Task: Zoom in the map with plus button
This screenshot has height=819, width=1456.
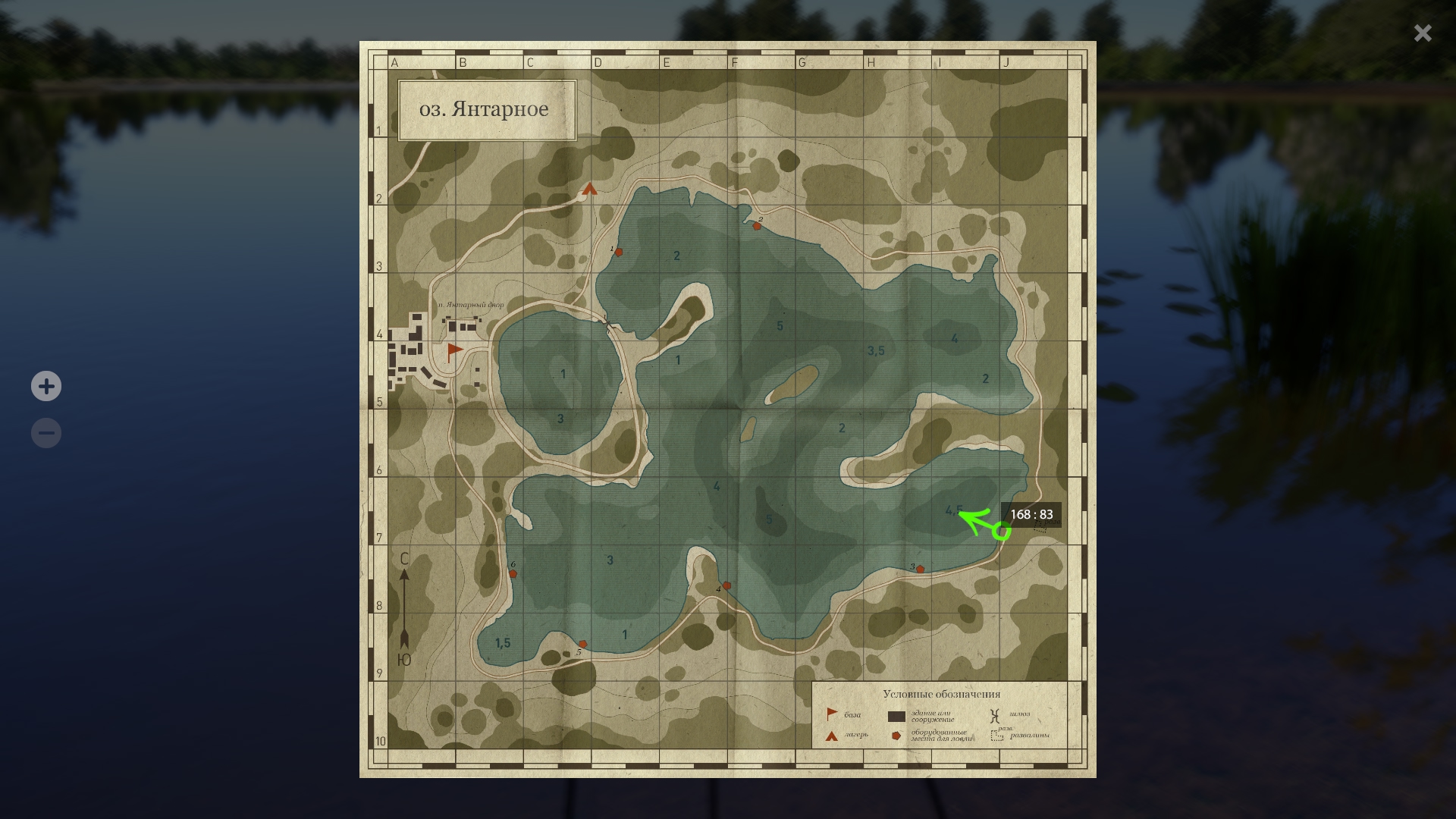Action: tap(46, 386)
